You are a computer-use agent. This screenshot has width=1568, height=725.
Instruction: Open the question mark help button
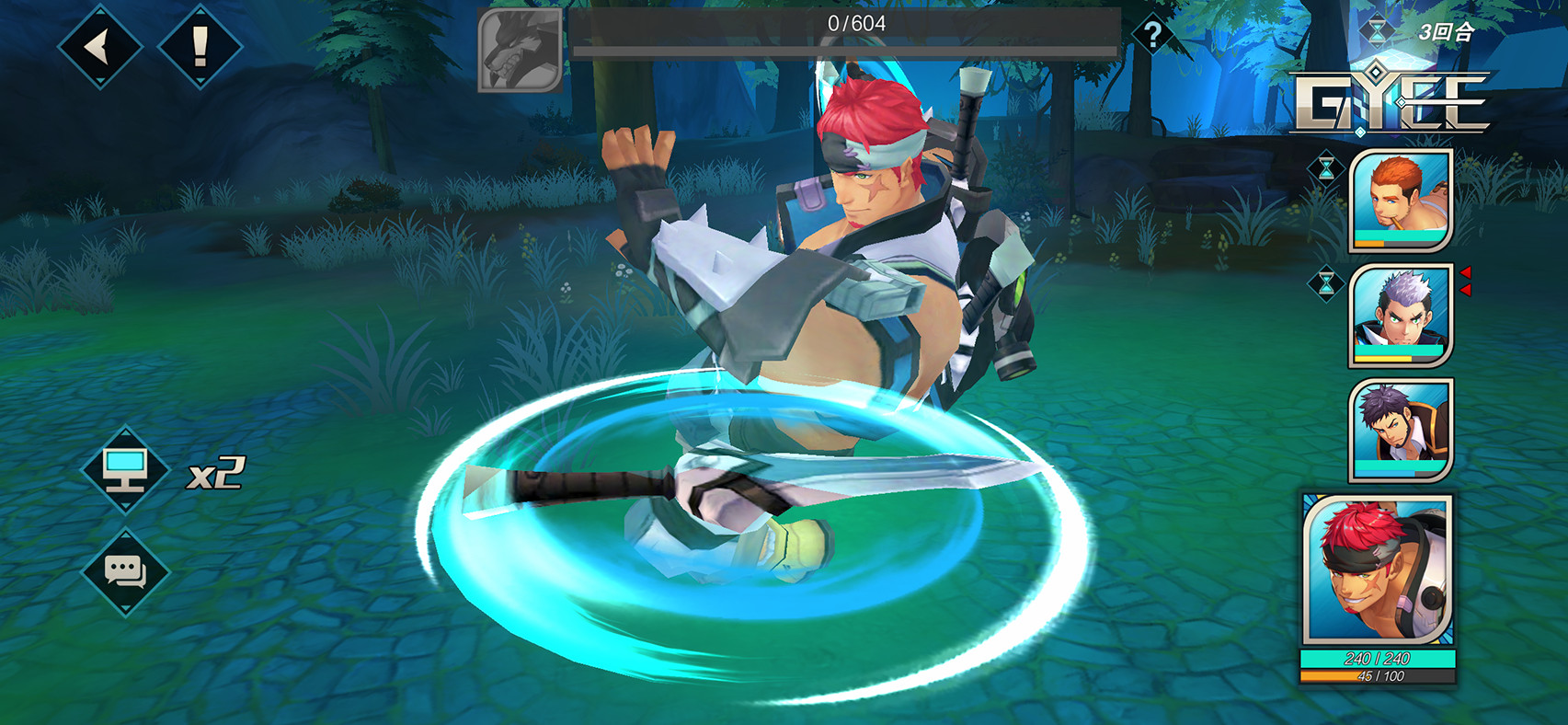coord(1152,35)
